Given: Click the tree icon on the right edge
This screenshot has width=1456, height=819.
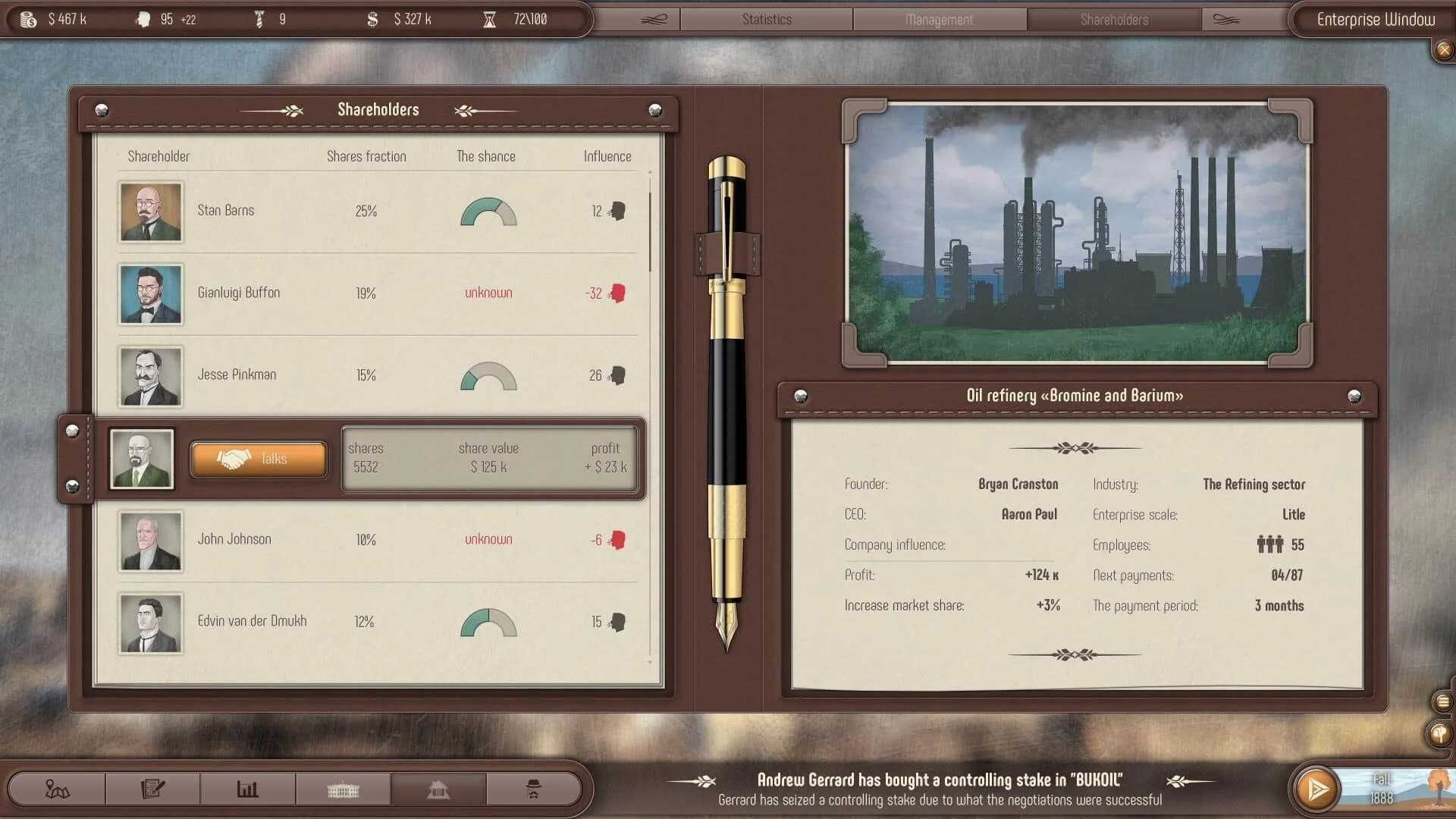Looking at the screenshot, I should pyautogui.click(x=1439, y=734).
